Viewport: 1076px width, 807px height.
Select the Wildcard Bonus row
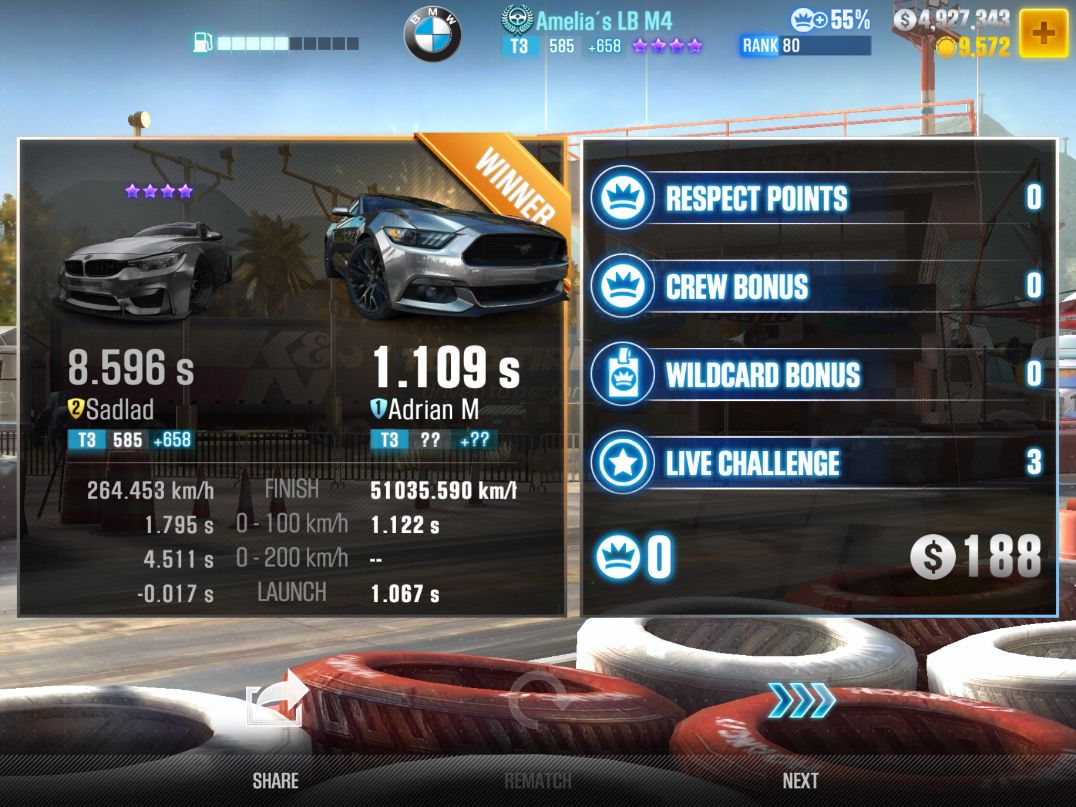click(x=818, y=374)
